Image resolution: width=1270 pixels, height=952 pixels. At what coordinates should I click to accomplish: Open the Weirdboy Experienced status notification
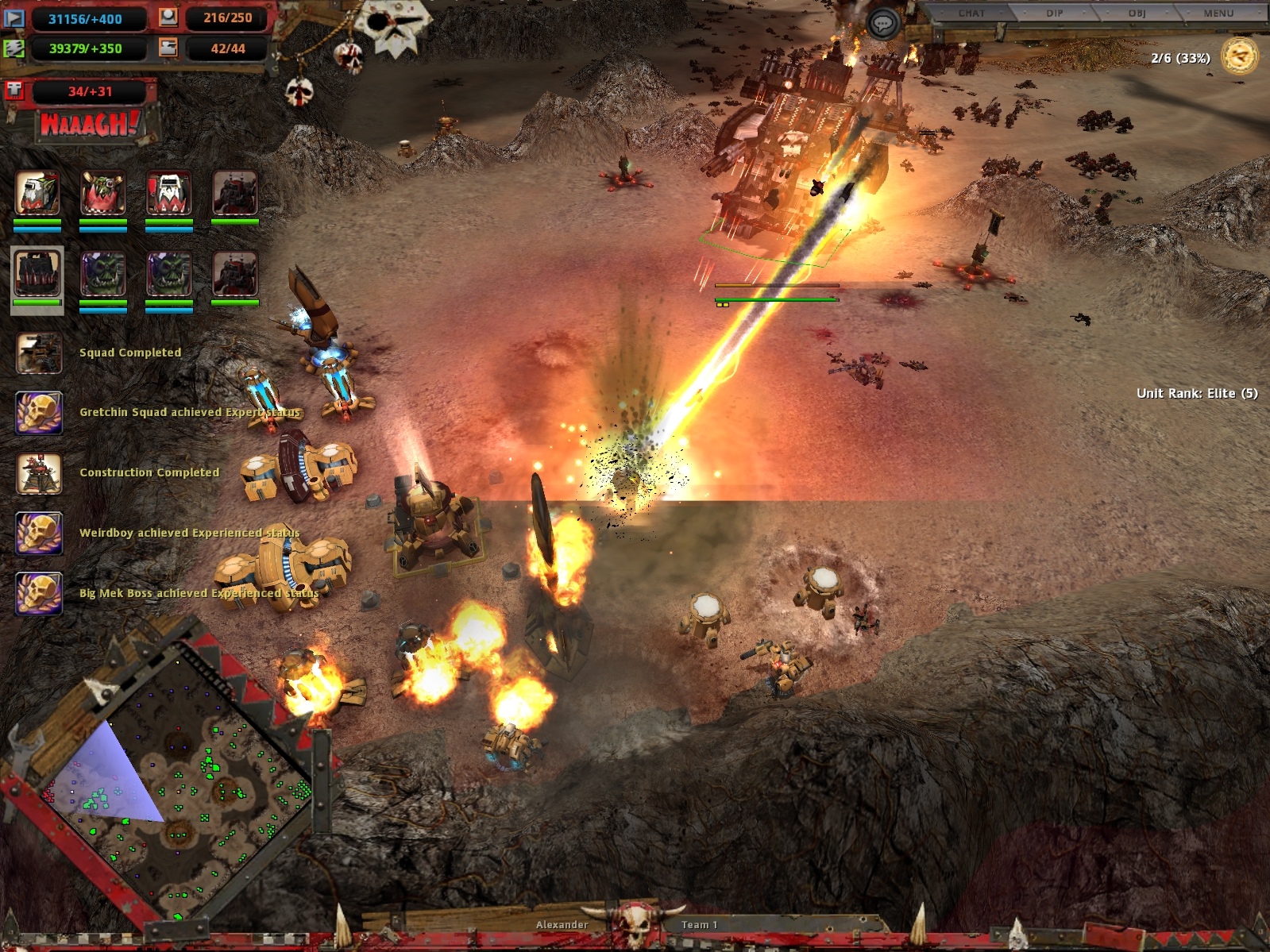pos(39,533)
